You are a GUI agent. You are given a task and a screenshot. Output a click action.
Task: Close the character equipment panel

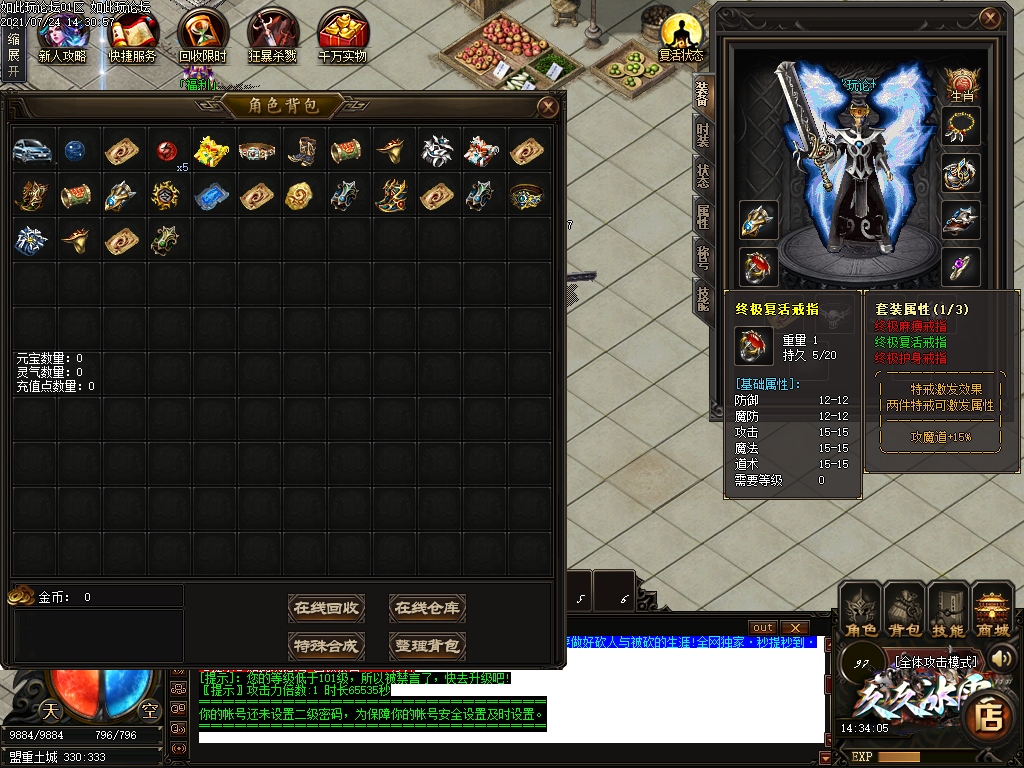pyautogui.click(x=990, y=18)
